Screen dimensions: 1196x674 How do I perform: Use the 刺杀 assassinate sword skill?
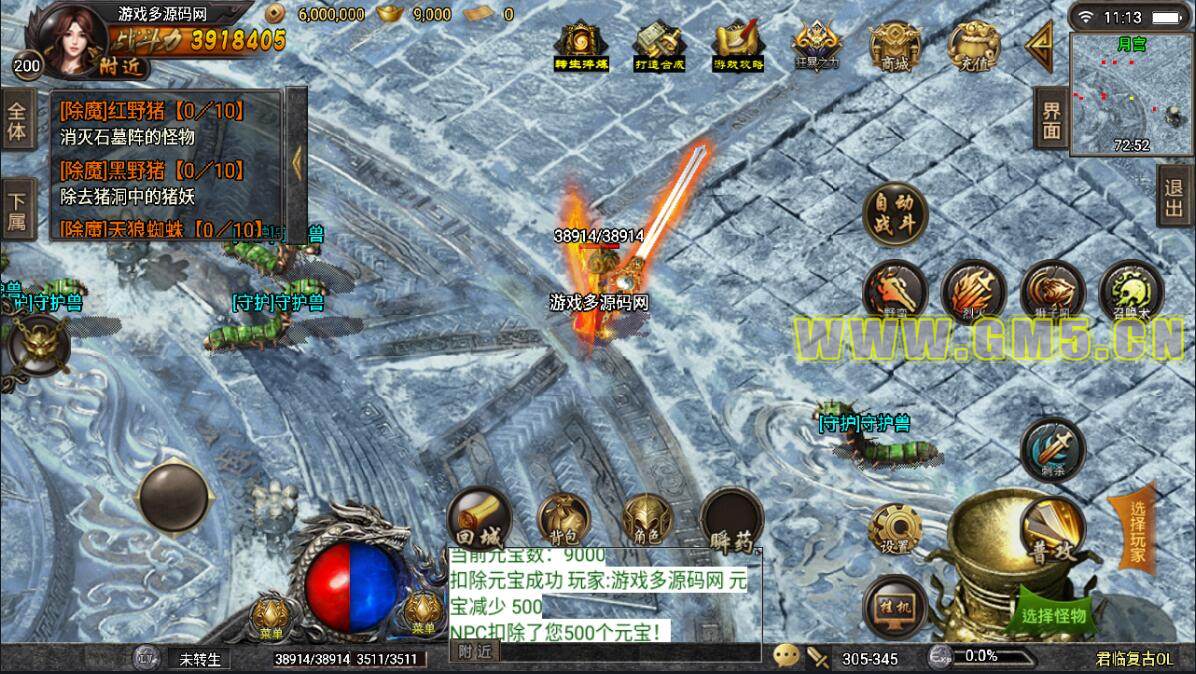tap(1052, 449)
